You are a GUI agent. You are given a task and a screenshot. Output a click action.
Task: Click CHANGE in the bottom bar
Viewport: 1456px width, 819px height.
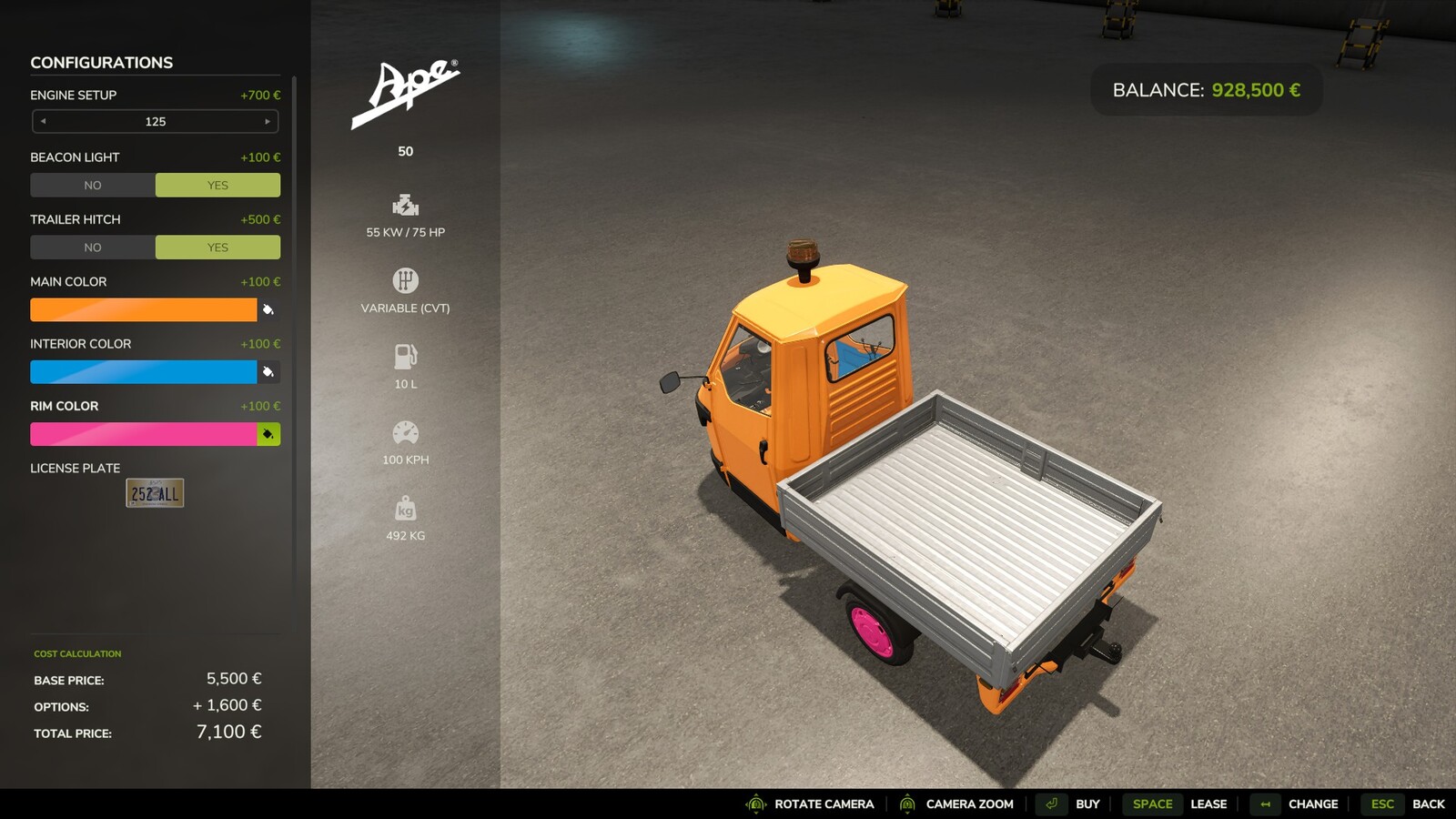click(1312, 804)
